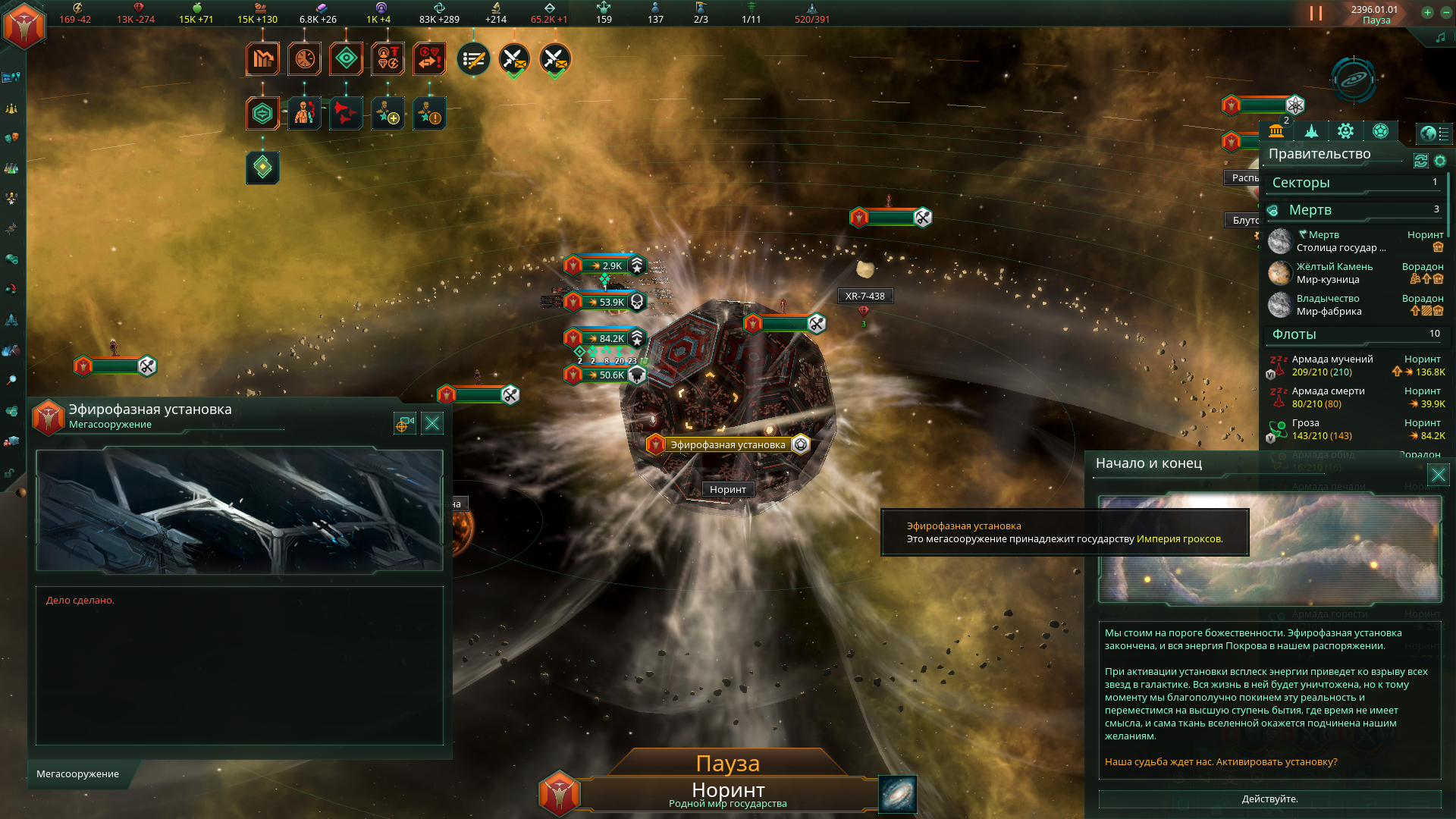
Task: Switch to the Правительство outliner tab
Action: 1276,131
